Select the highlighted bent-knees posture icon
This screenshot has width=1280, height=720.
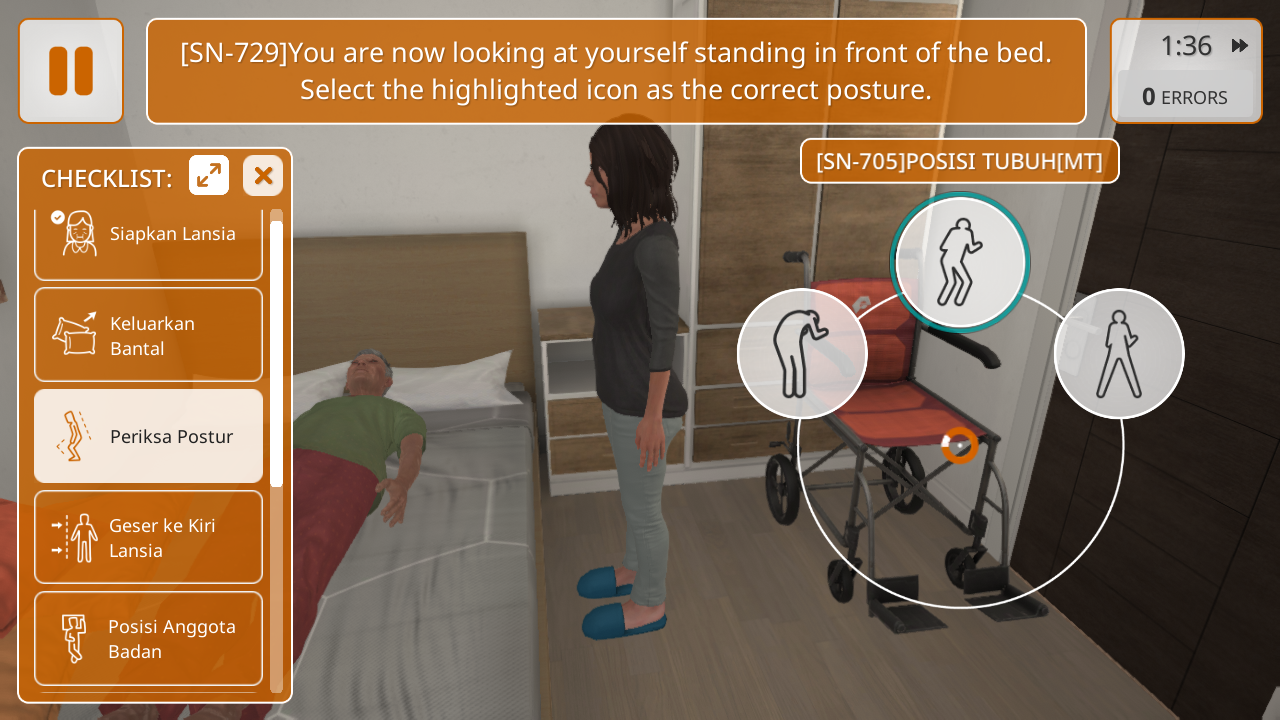click(x=960, y=262)
